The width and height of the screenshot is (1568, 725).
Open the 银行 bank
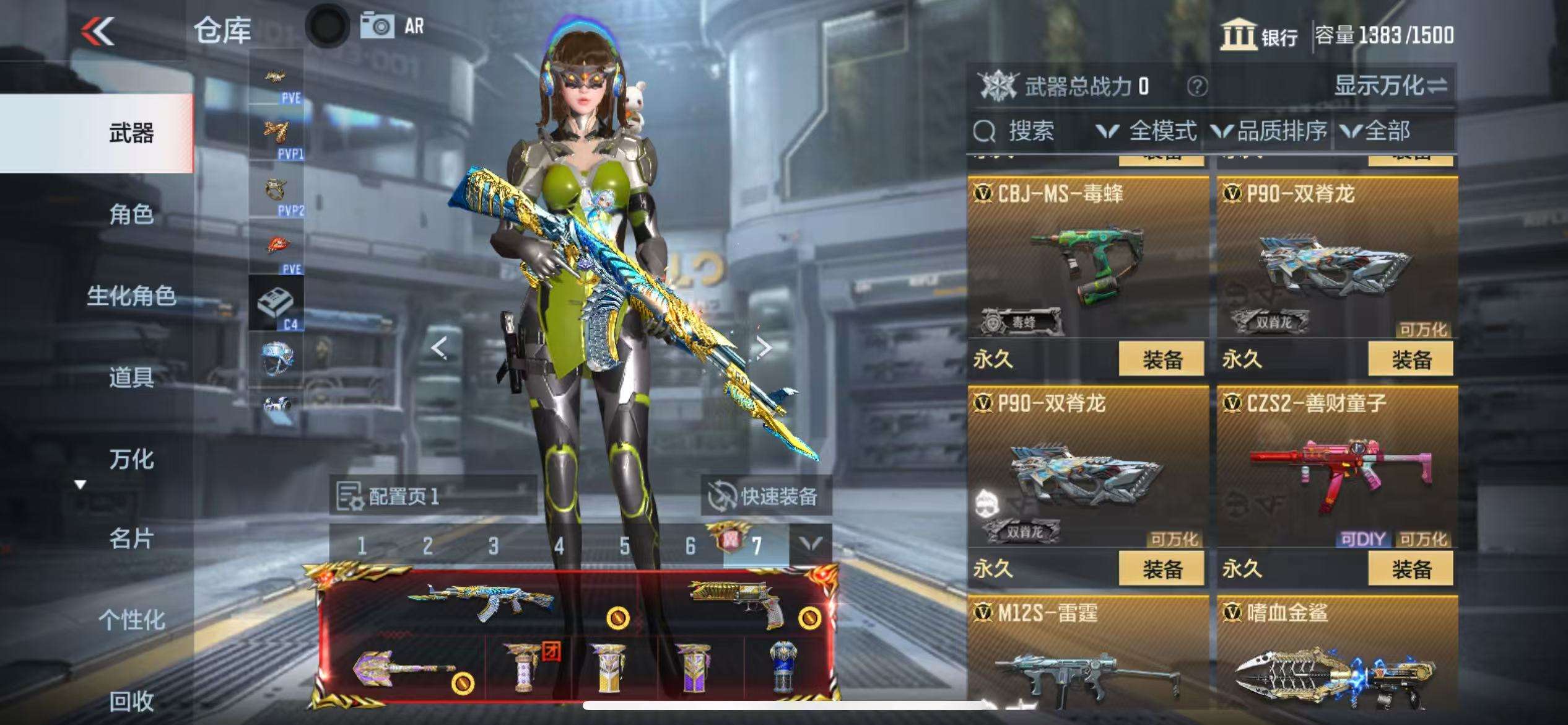coord(1258,35)
